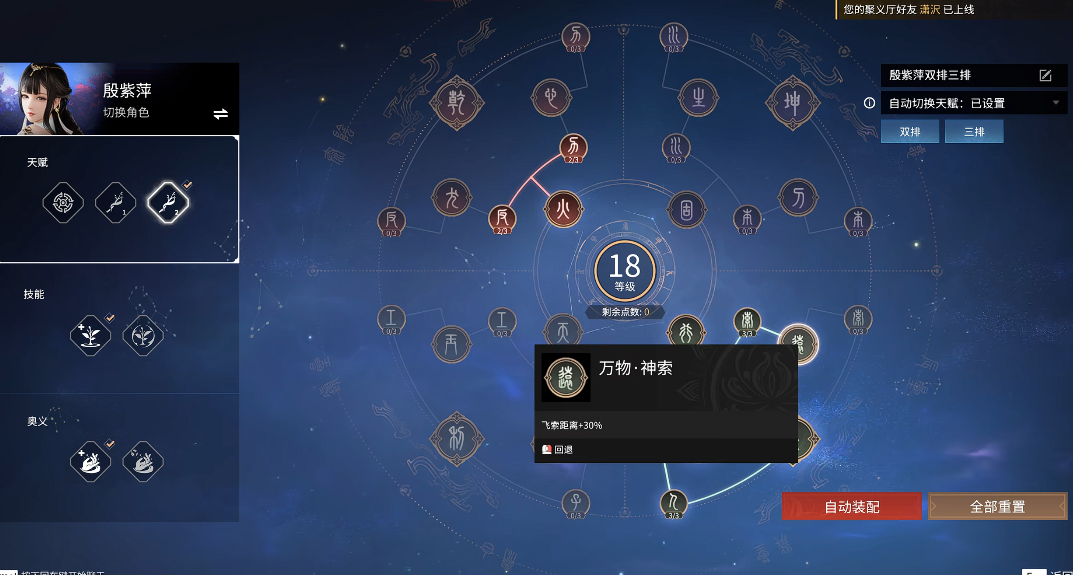
Task: Reset all talents with 全部重置
Action: click(x=997, y=506)
